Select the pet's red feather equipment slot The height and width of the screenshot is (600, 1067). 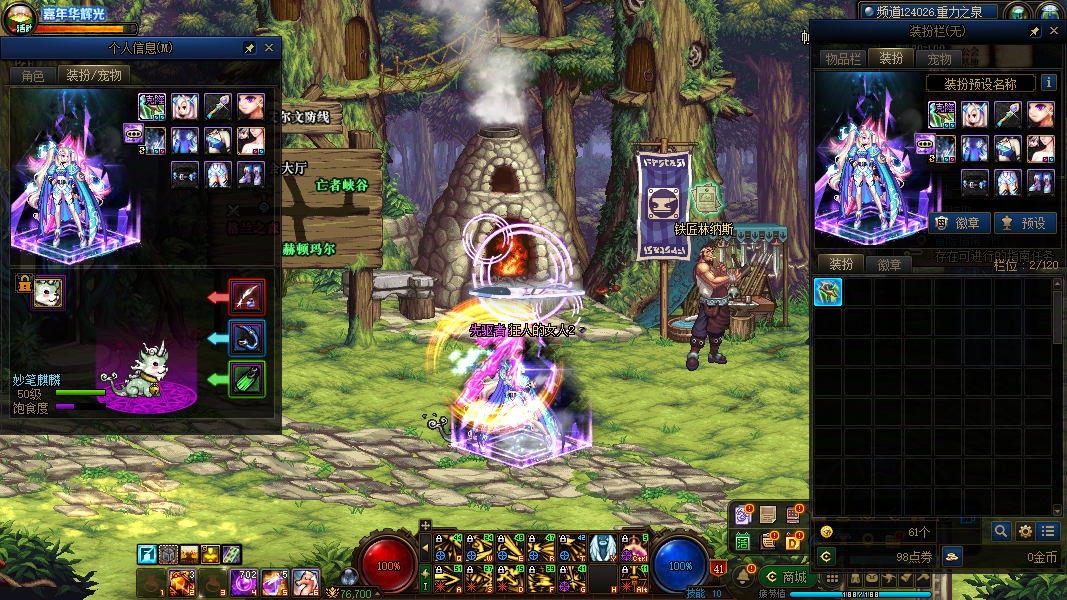click(247, 297)
